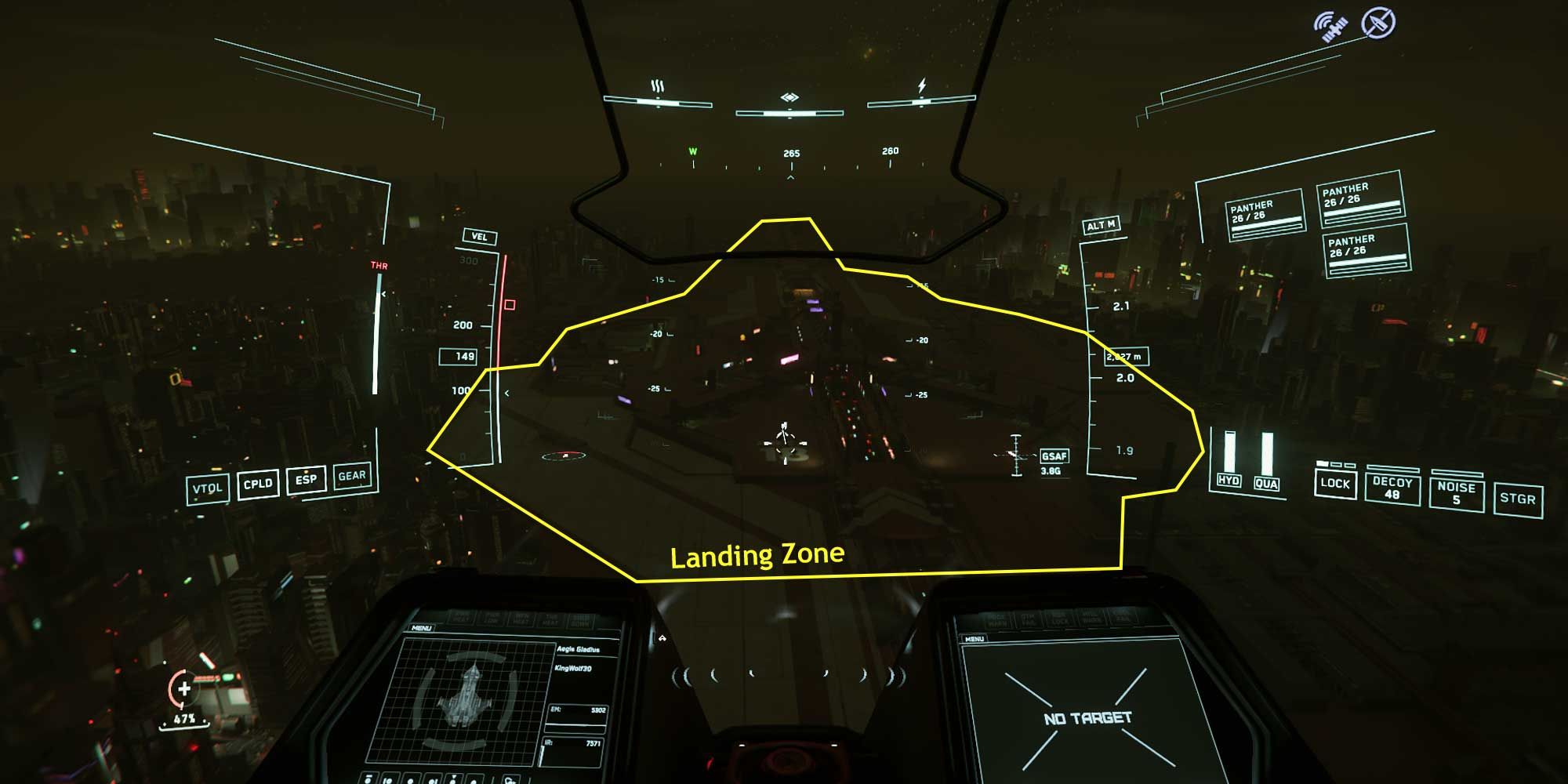Screen dimensions: 1568x784
Task: Toggle the GEAR landing control
Action: click(x=353, y=478)
